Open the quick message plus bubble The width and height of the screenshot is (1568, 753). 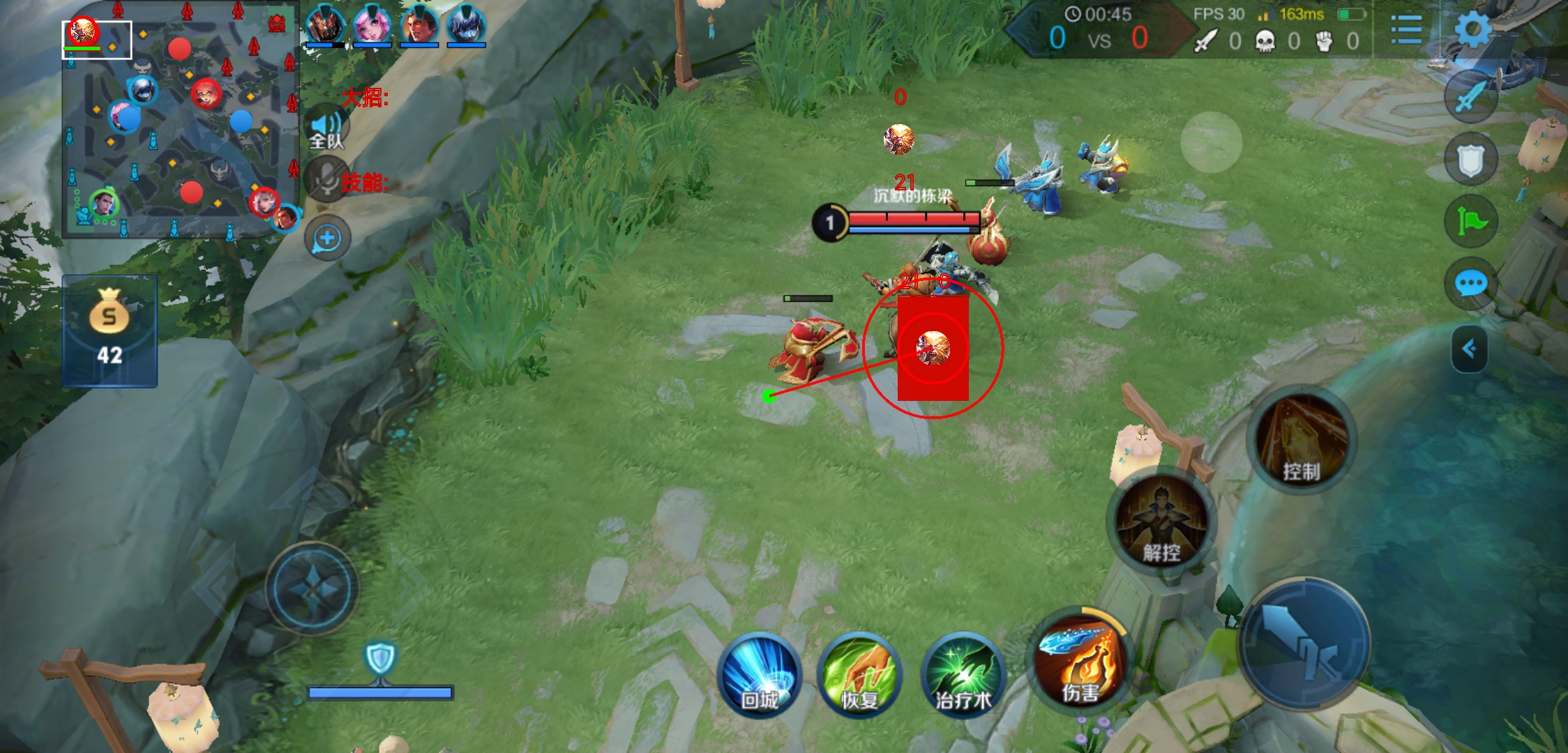coord(327,238)
